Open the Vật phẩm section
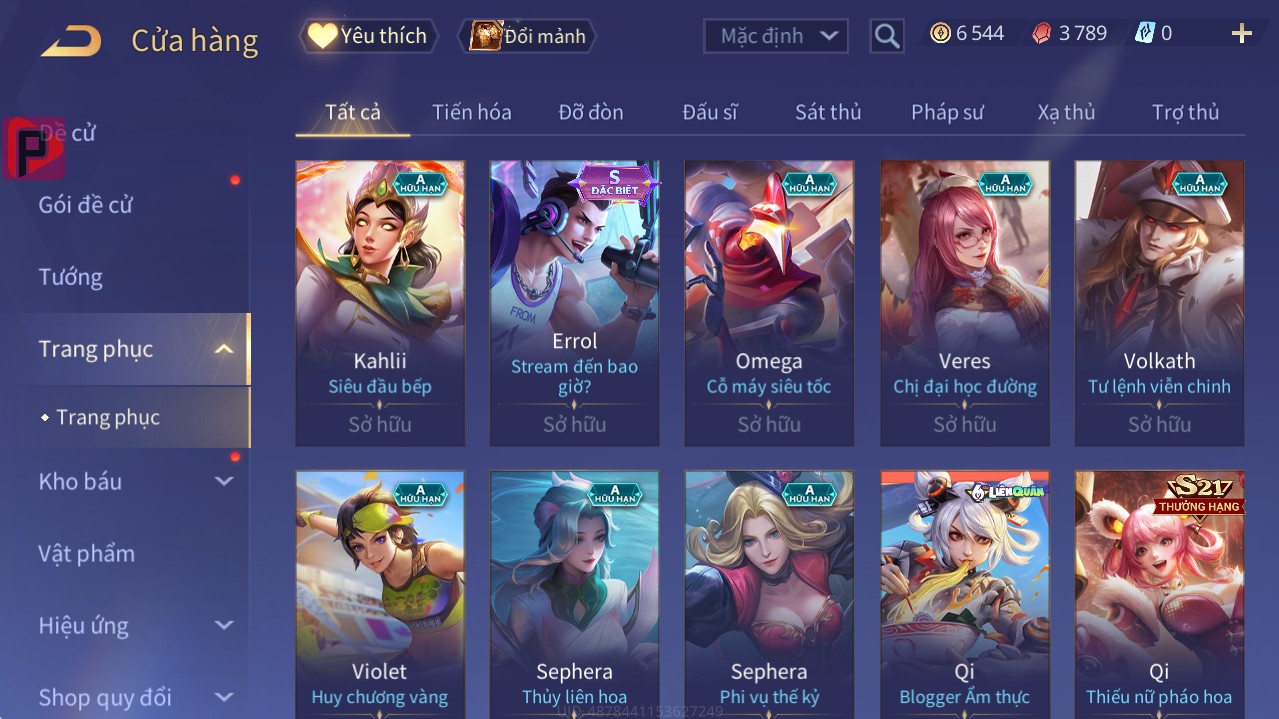 point(86,553)
